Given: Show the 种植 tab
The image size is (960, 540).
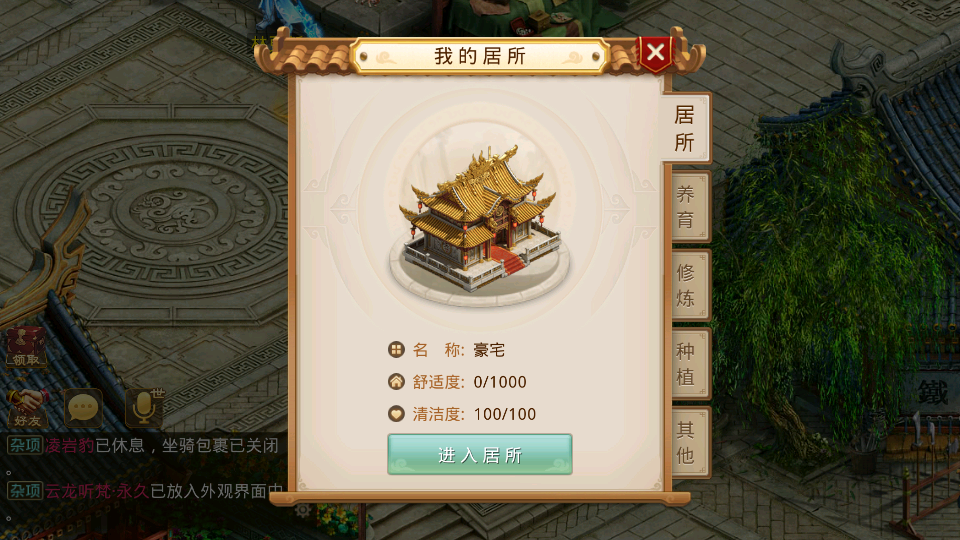Looking at the screenshot, I should coord(686,364).
